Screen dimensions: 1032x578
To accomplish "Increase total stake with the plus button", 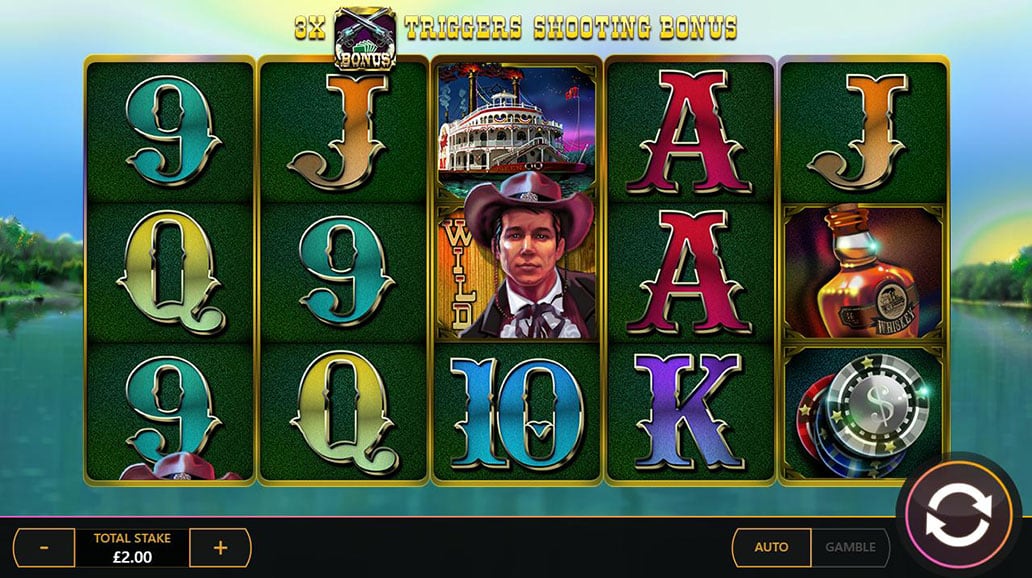I will 220,548.
